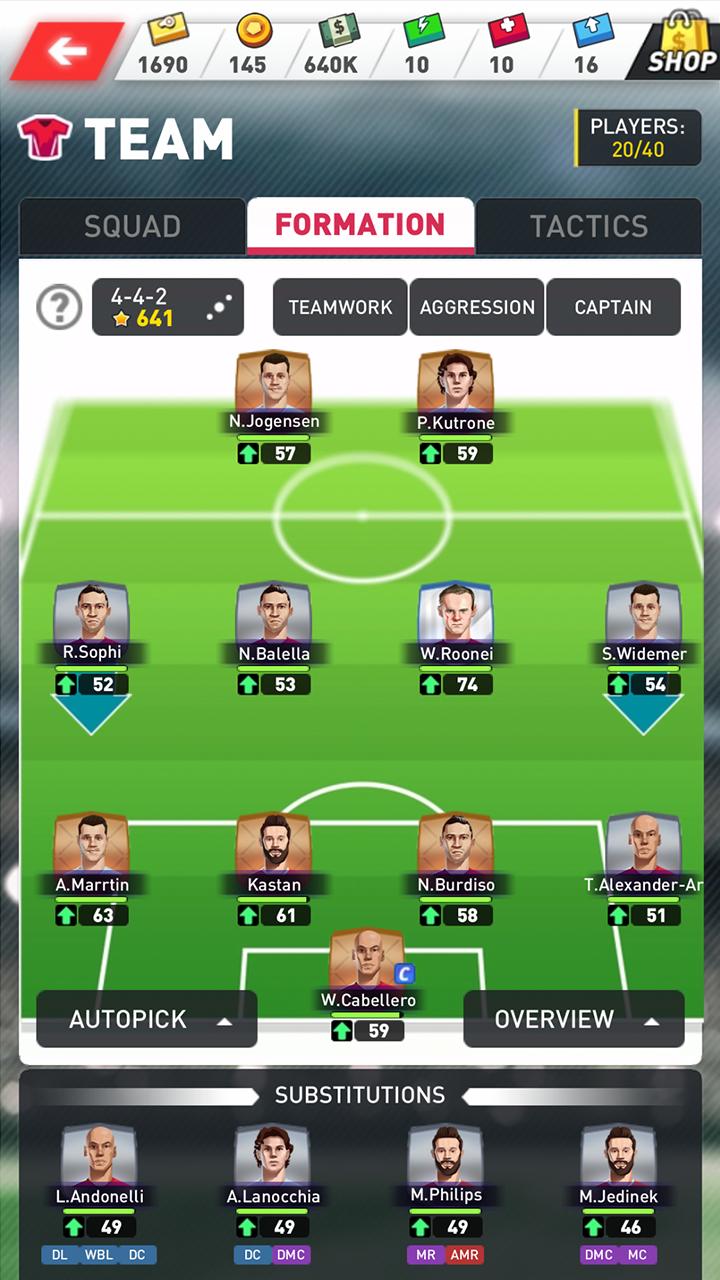Select the Formation tab
Screen dimensions: 720x1280
pyautogui.click(x=360, y=225)
